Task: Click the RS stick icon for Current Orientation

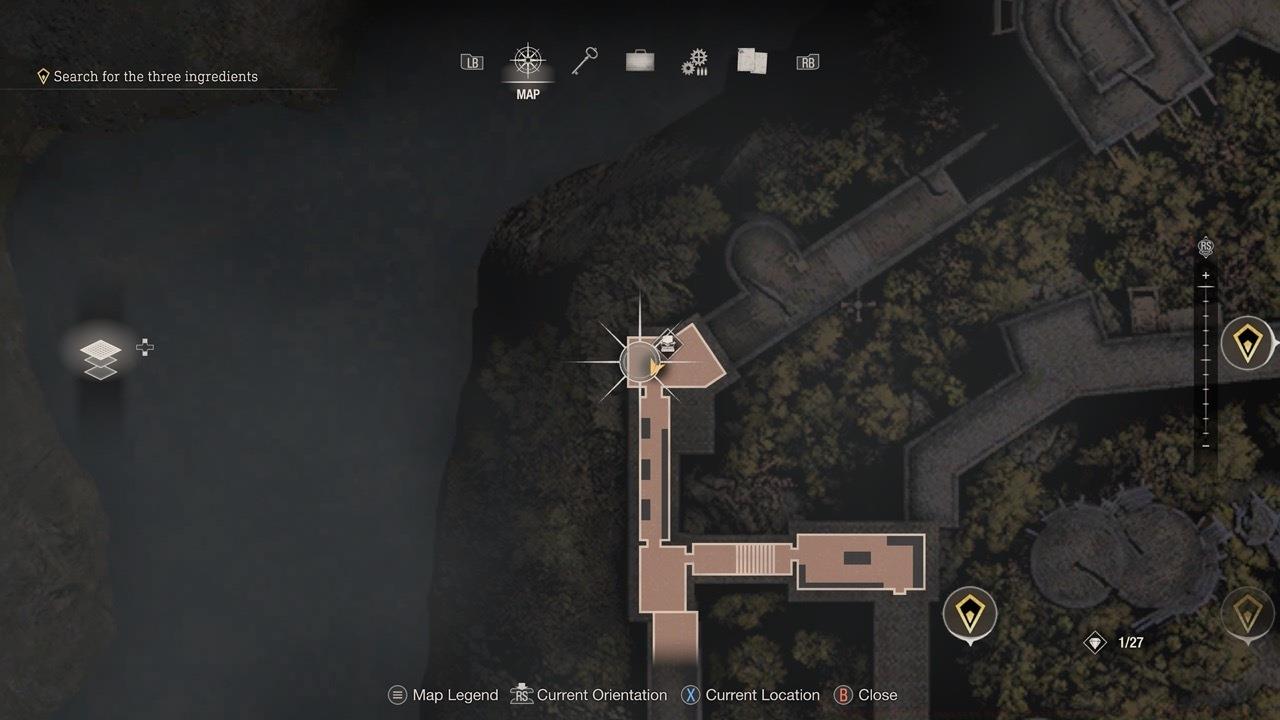Action: (x=520, y=694)
